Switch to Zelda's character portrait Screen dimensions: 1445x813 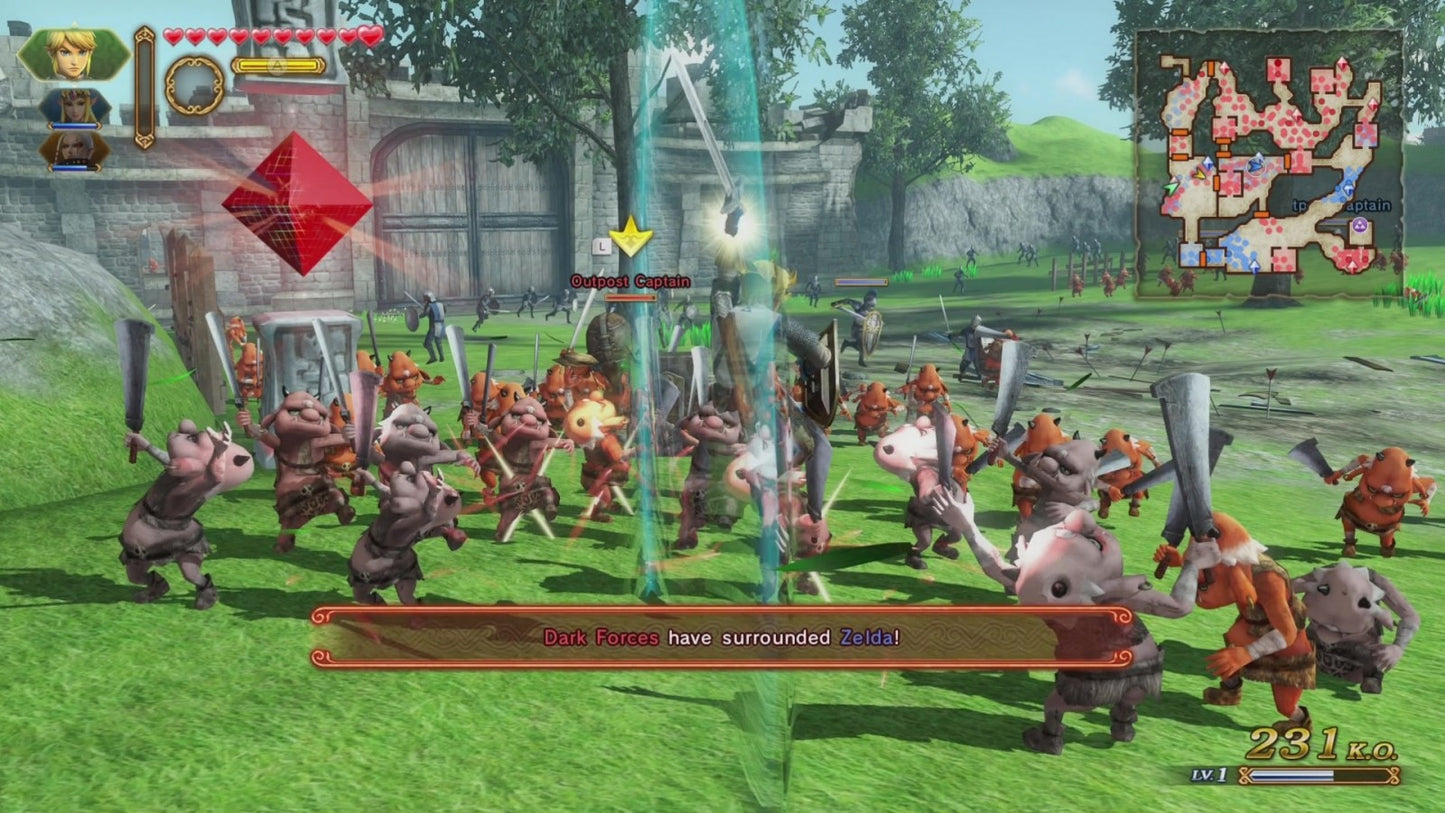[x=75, y=107]
